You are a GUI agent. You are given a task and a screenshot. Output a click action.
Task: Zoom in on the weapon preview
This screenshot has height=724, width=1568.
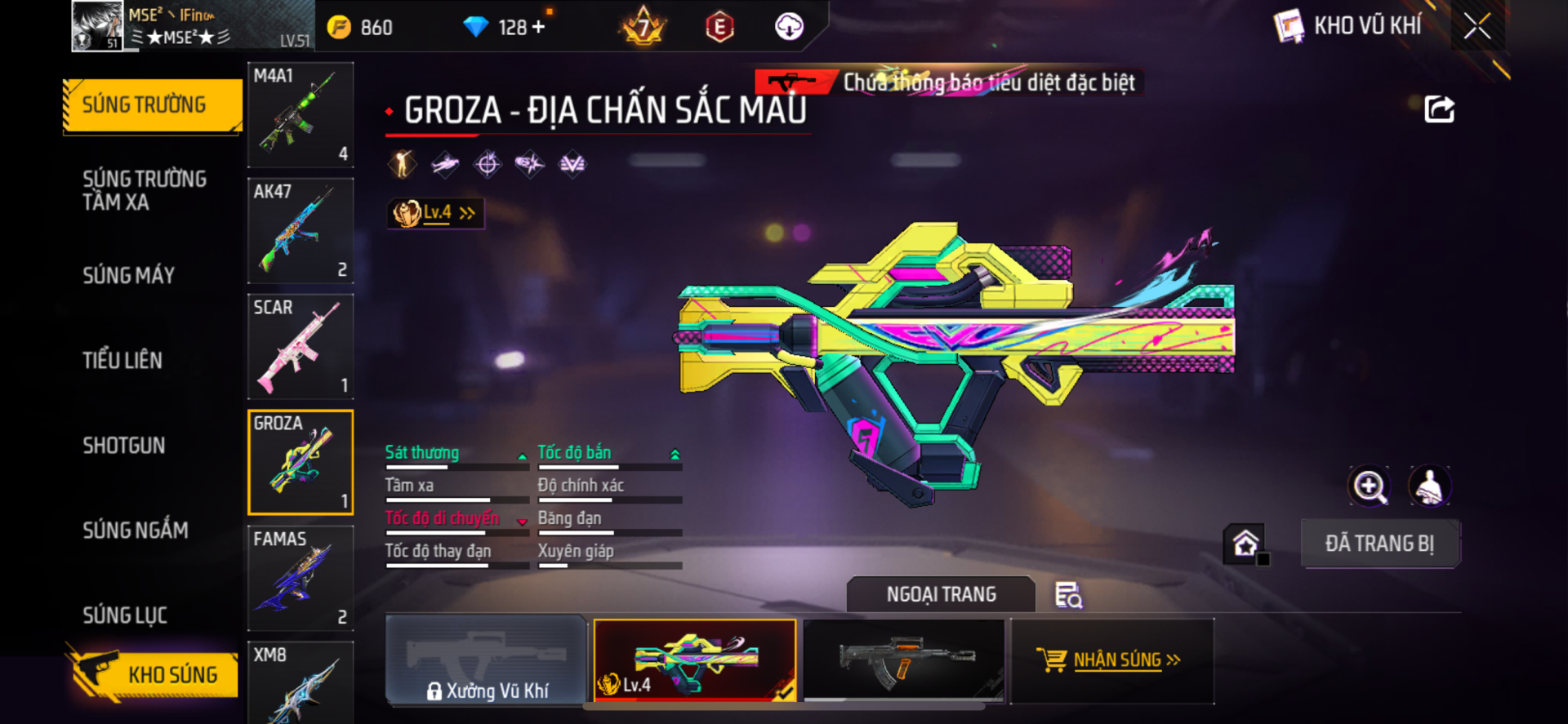coord(1369,487)
